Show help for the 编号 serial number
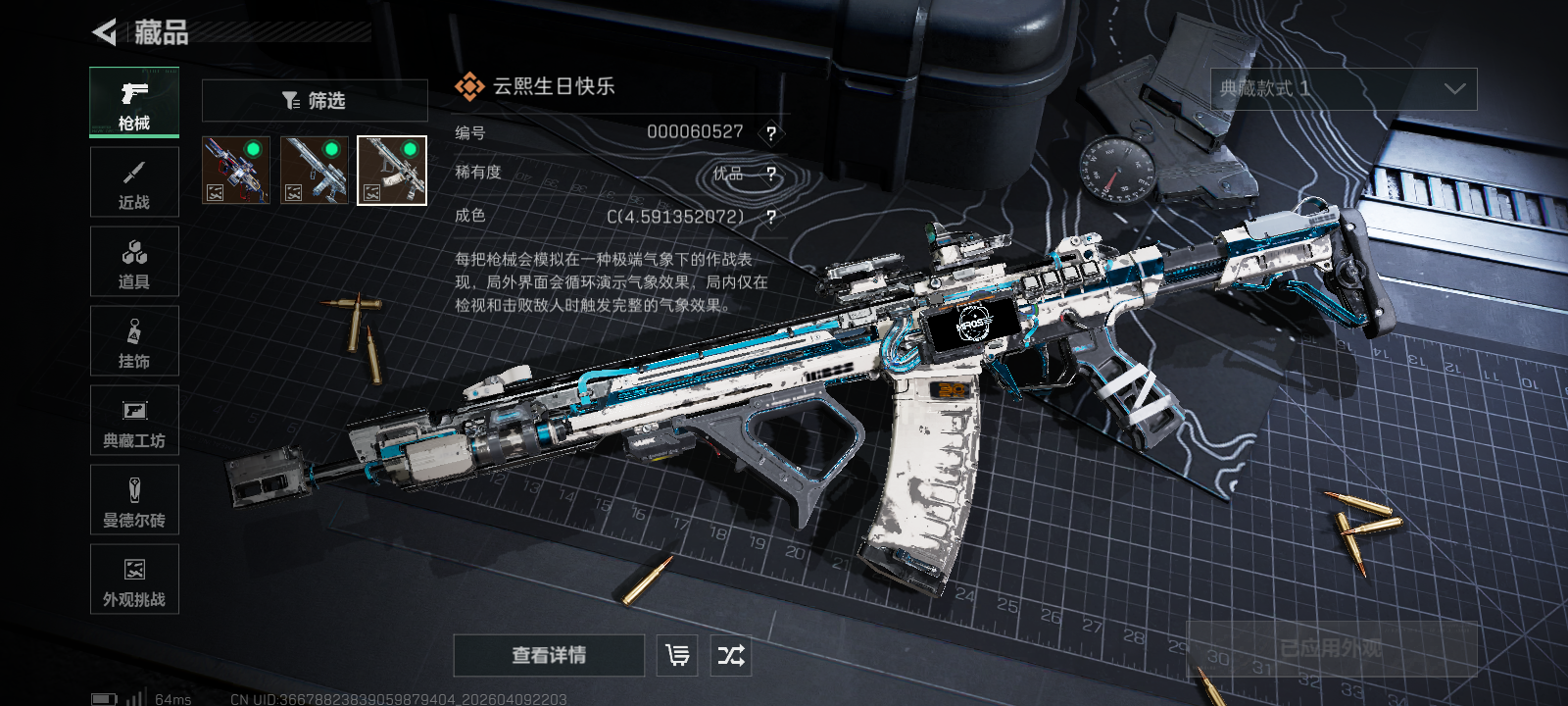Image resolution: width=1568 pixels, height=706 pixels. [x=771, y=133]
